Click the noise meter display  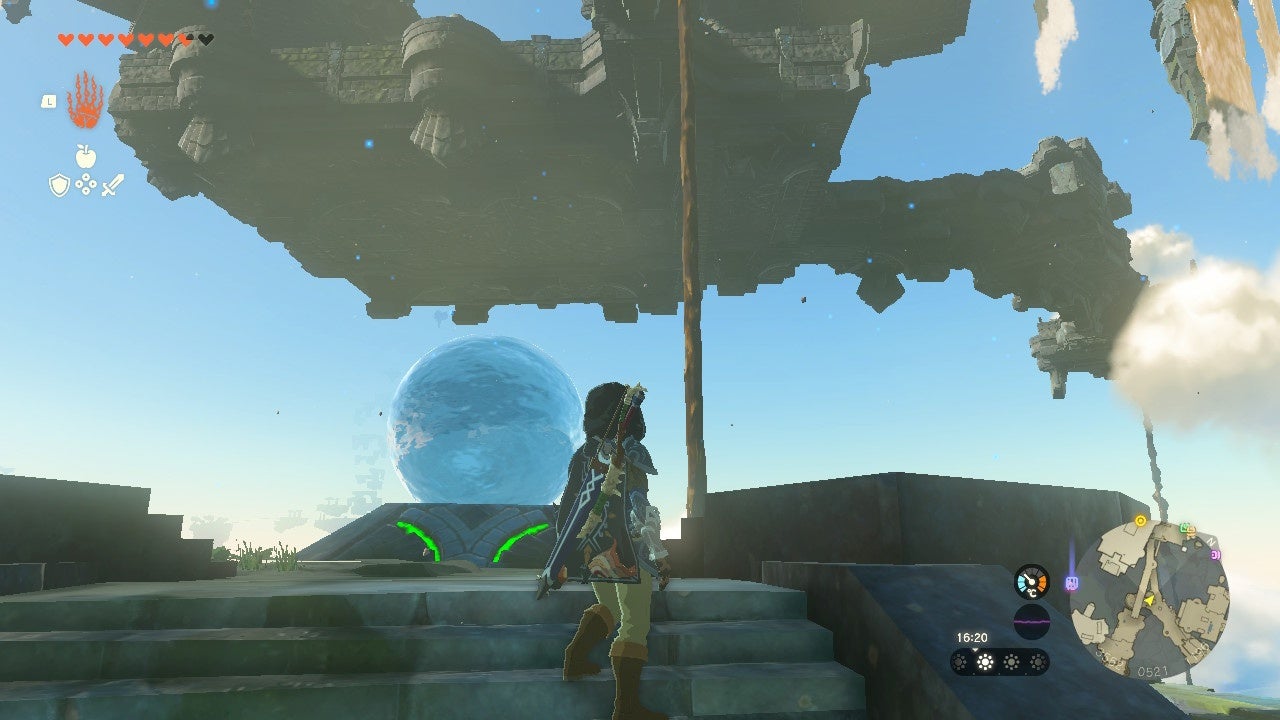[1031, 620]
